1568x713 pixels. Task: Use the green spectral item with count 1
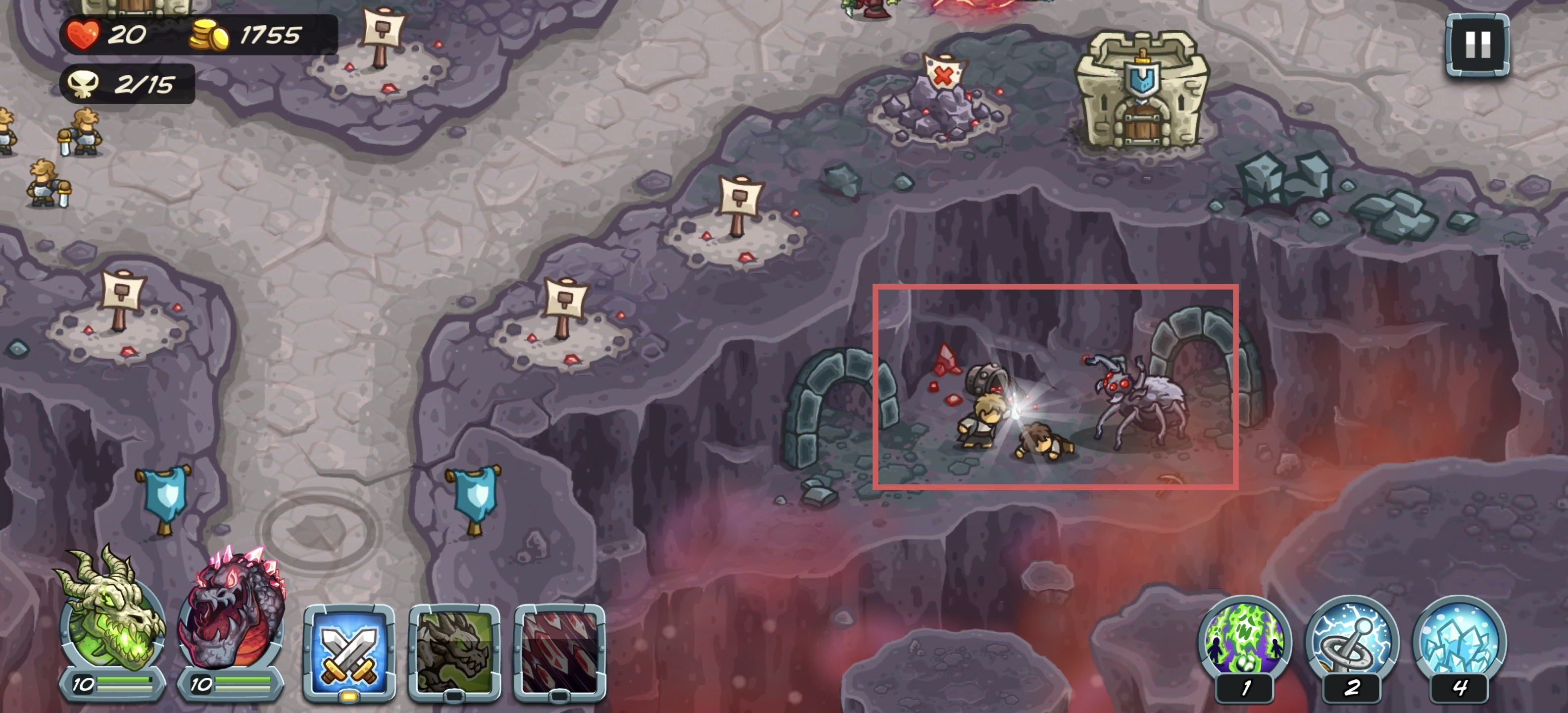tap(1244, 638)
